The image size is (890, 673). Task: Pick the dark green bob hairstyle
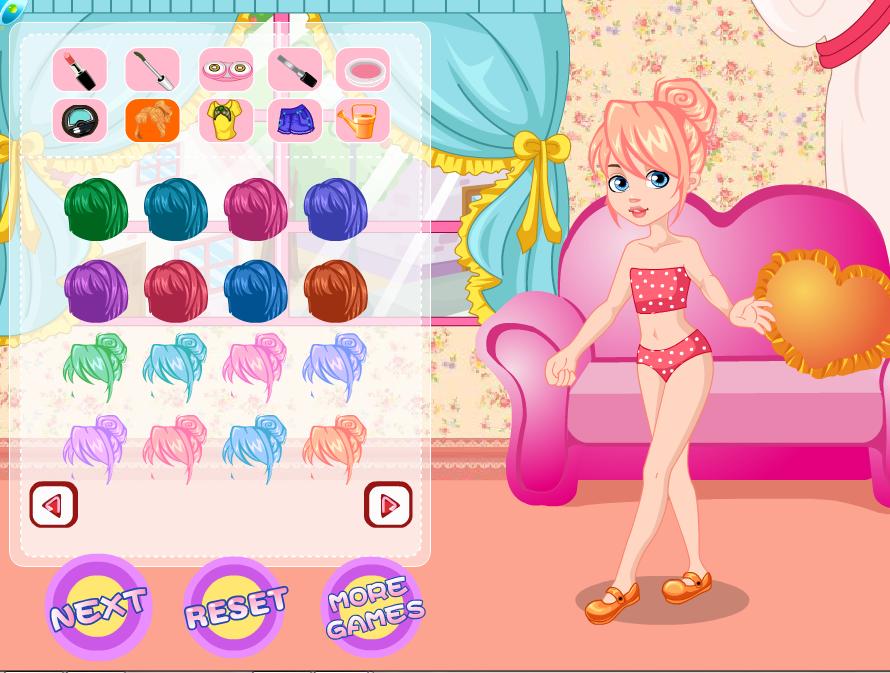click(96, 209)
